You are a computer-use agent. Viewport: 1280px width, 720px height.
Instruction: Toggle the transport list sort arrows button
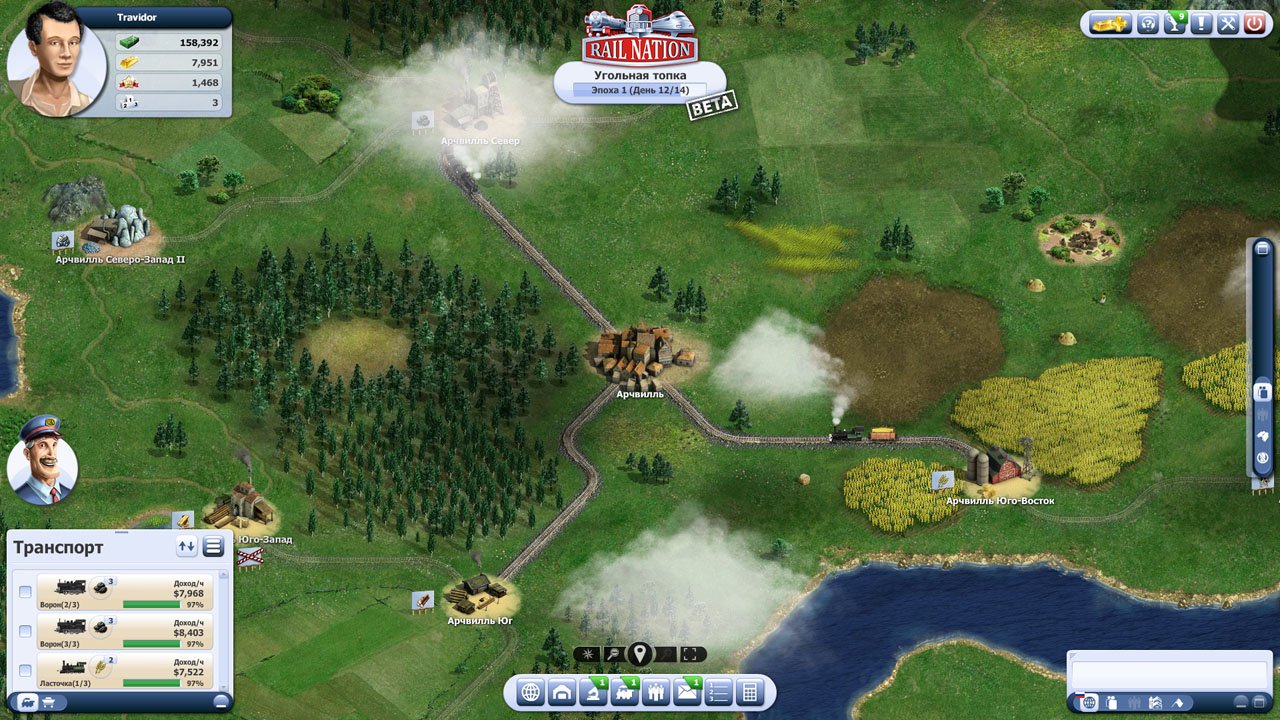186,546
